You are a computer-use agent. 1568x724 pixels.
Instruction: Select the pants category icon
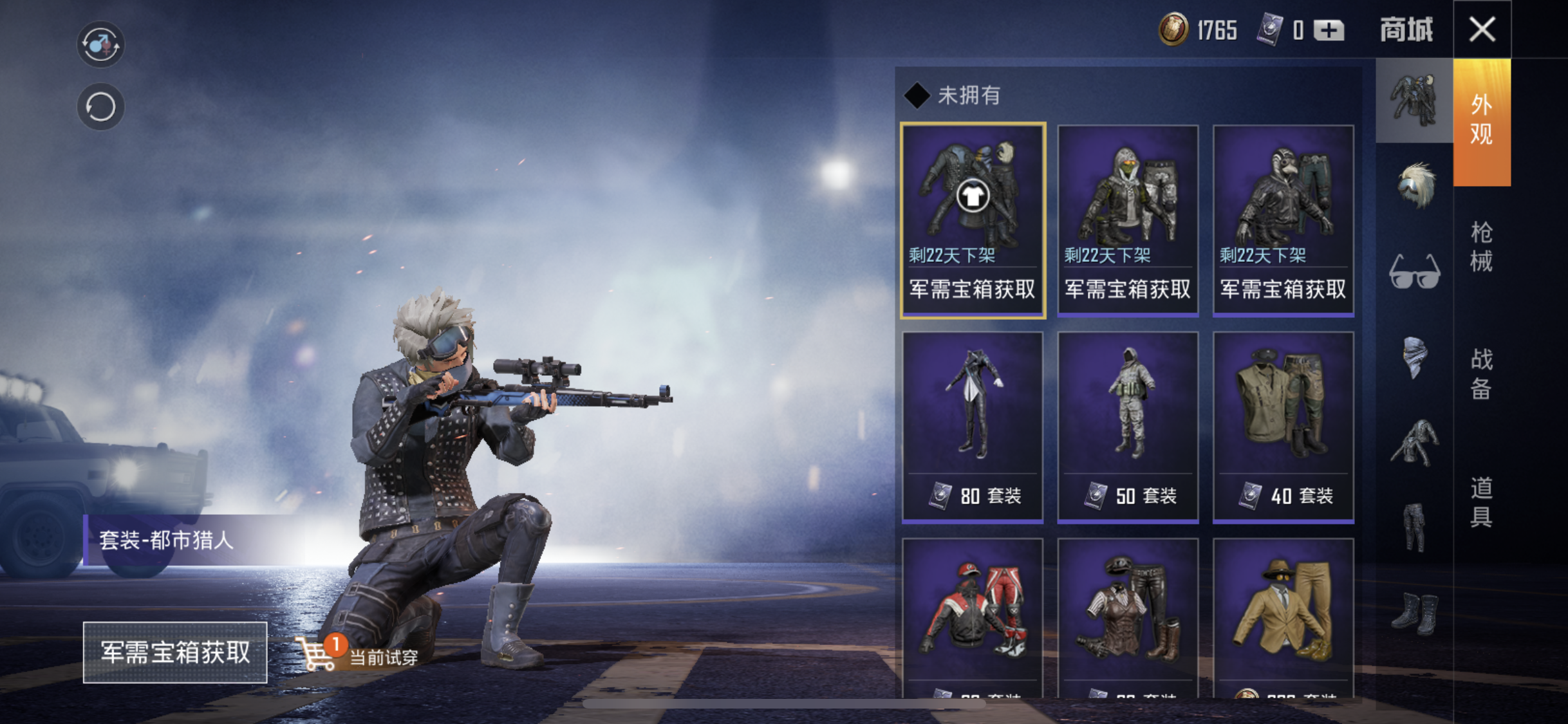click(1414, 528)
